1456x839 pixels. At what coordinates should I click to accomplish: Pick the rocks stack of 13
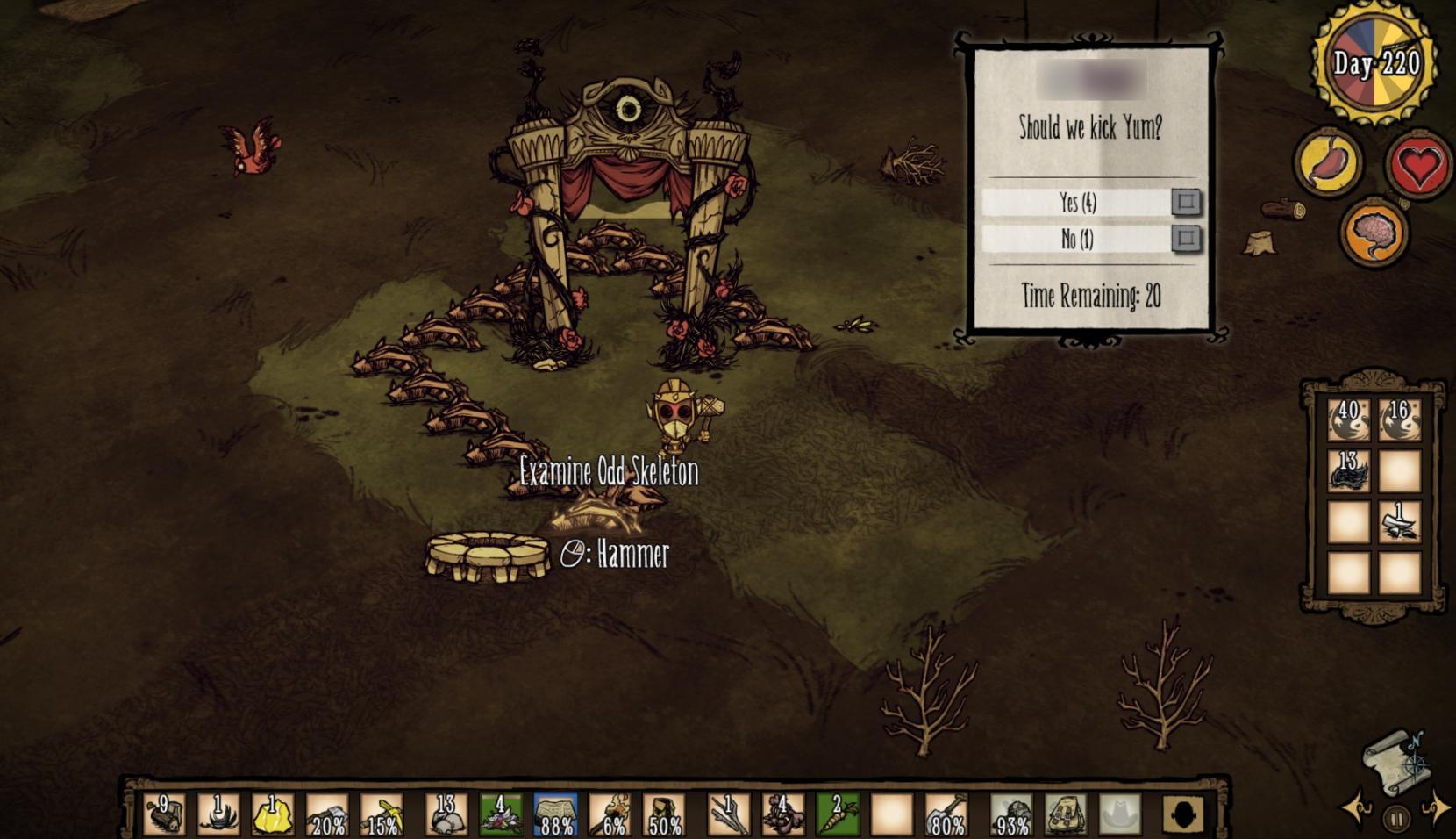[446, 815]
